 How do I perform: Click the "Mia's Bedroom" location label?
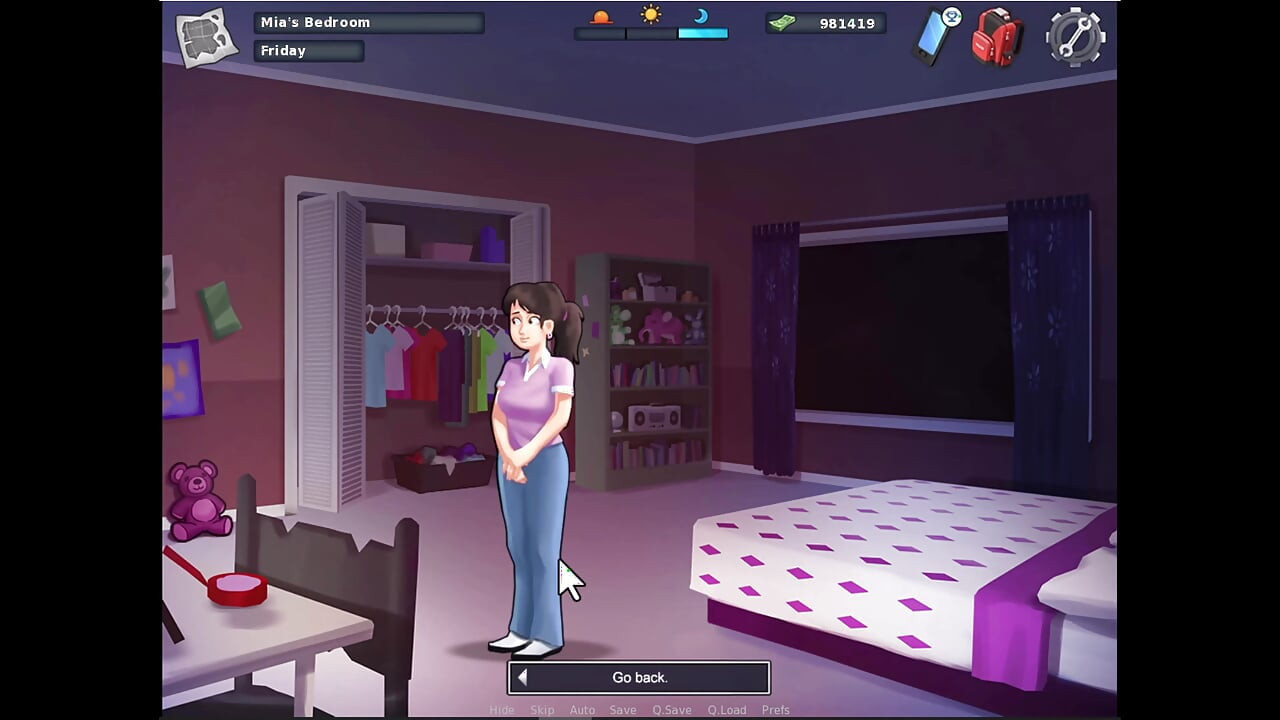tap(369, 22)
